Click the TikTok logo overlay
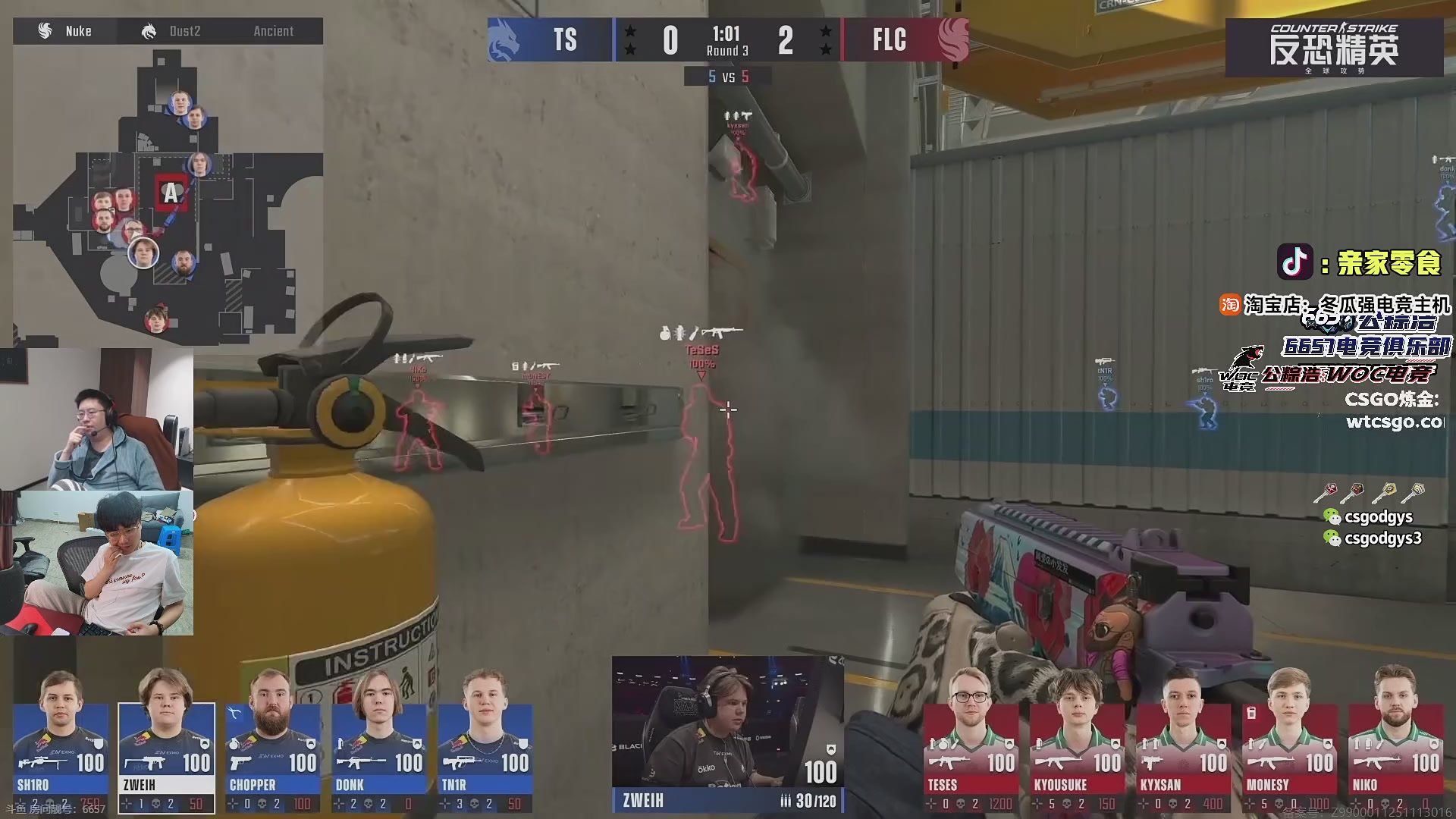Viewport: 1456px width, 819px height. [1295, 262]
